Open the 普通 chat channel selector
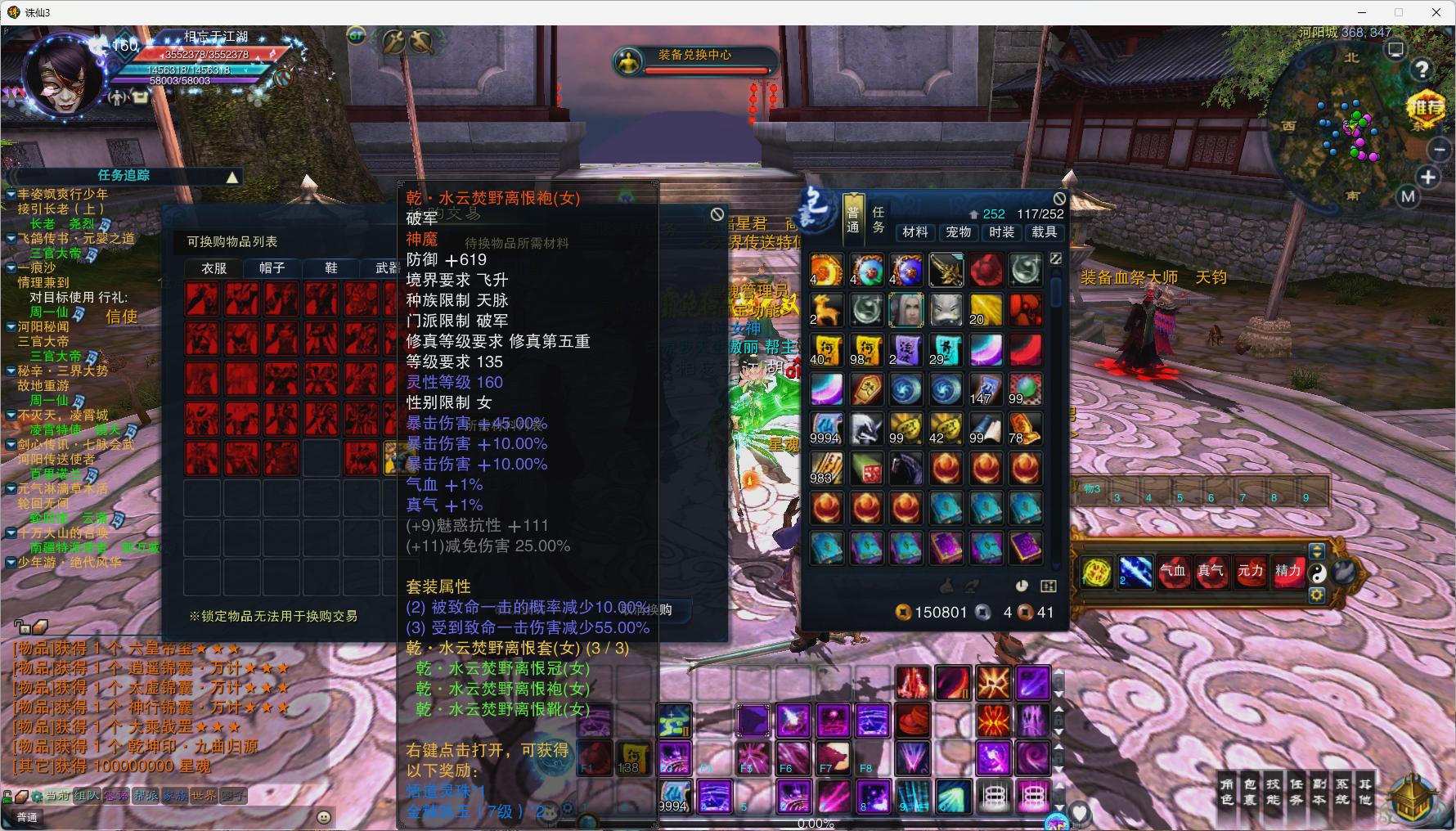The height and width of the screenshot is (831, 1456). [x=27, y=816]
